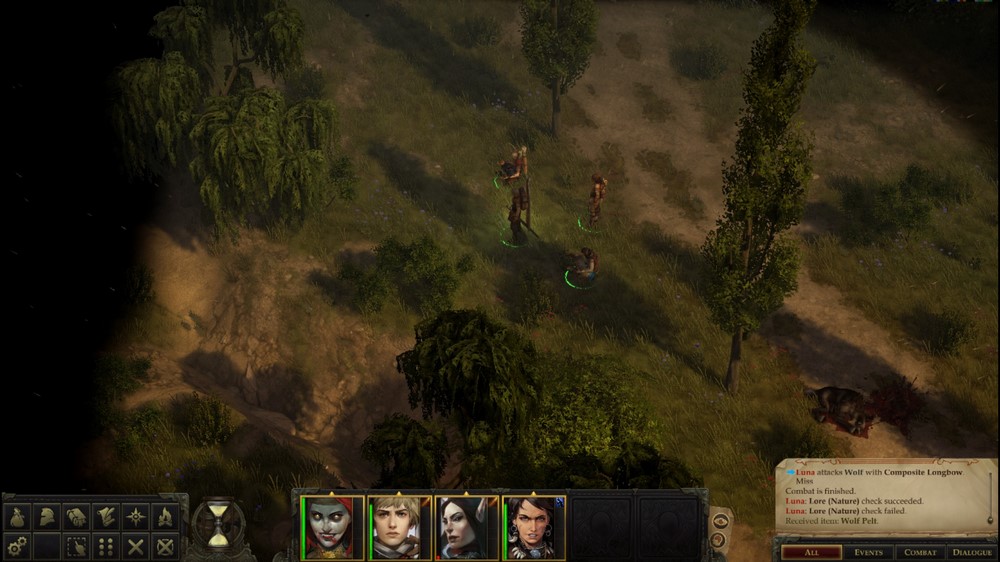
Task: Select the All log tab
Action: click(811, 552)
